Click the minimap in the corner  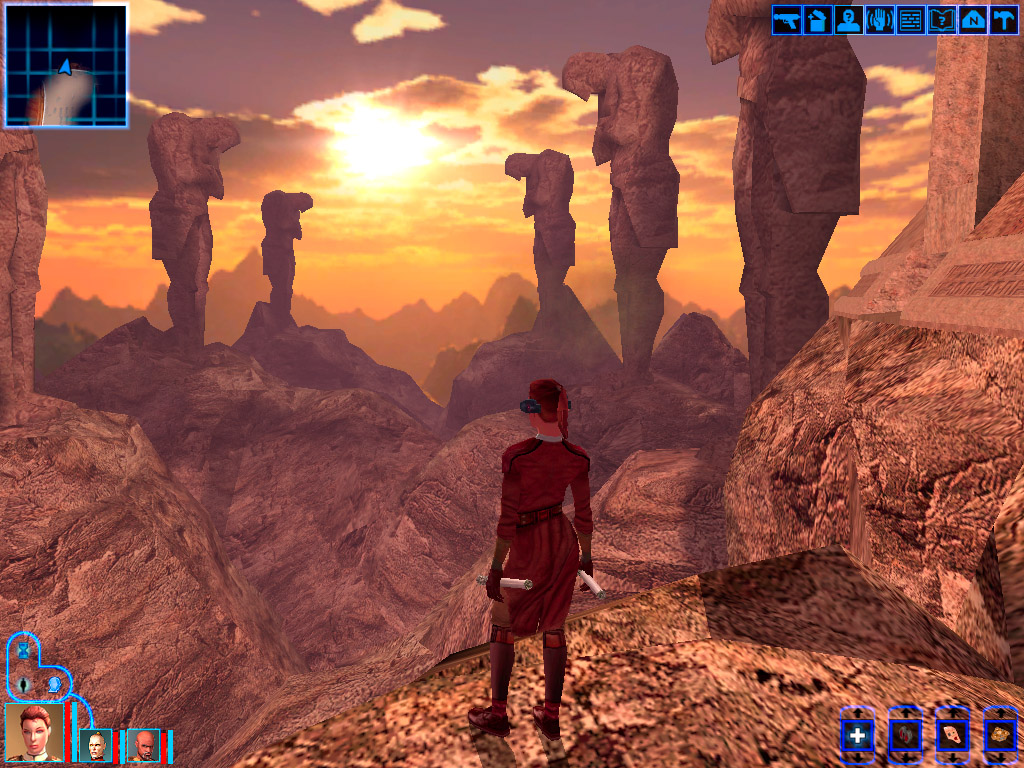(x=66, y=66)
